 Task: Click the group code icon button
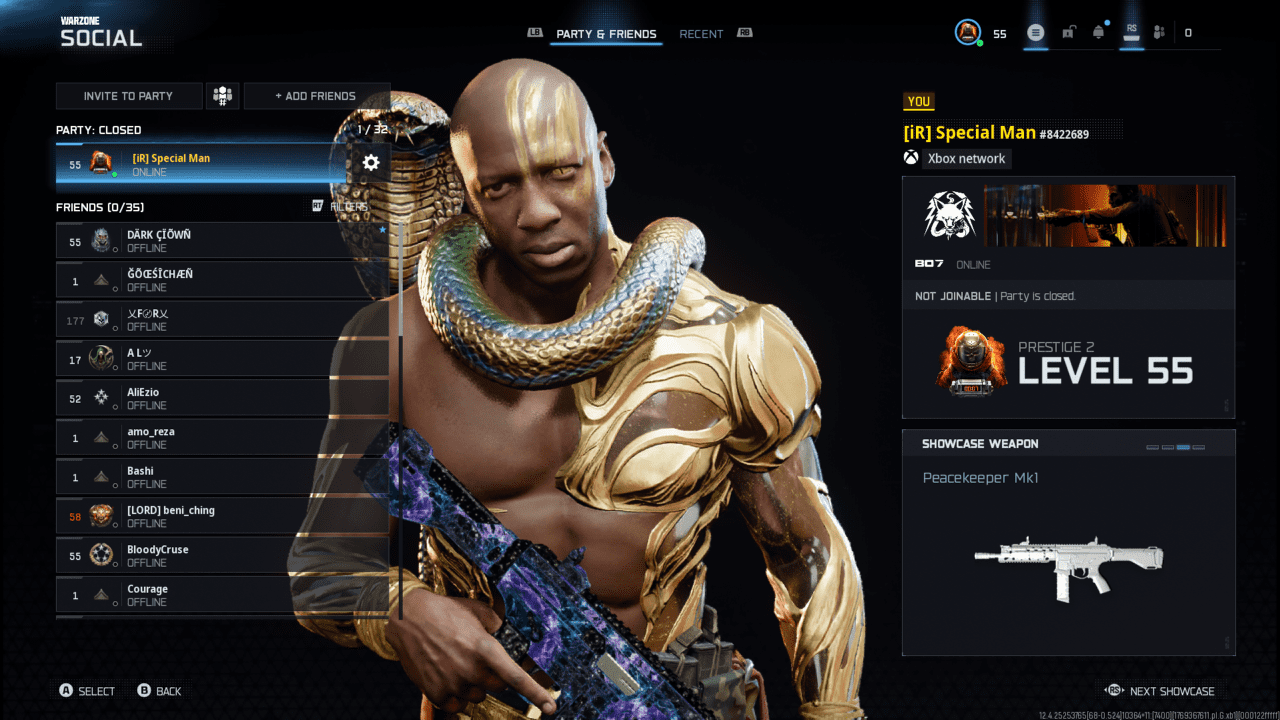(222, 96)
